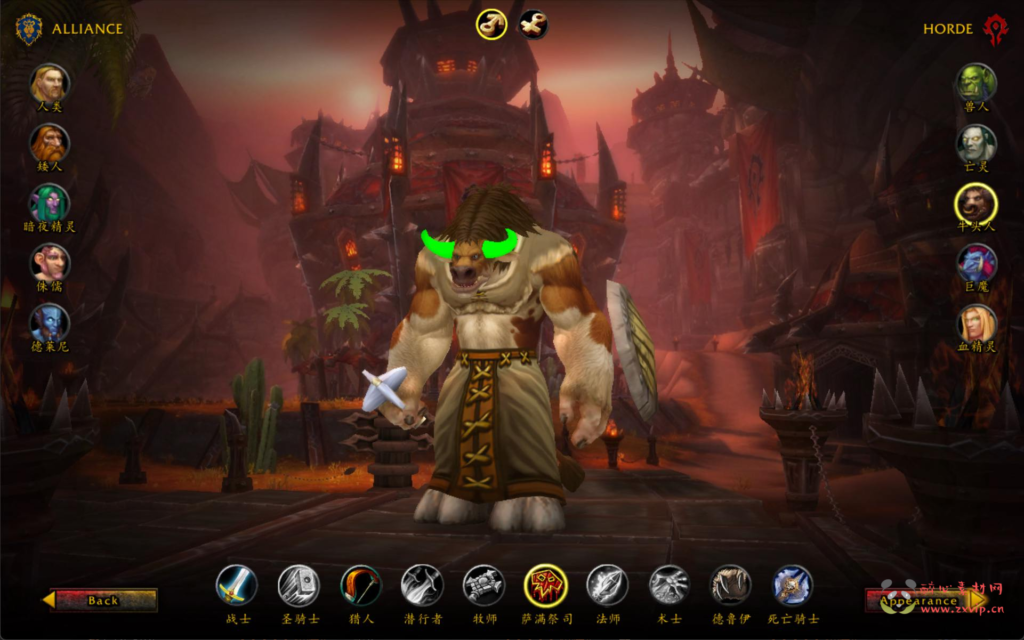Choose the Hunter (猎人) class icon
1024x640 pixels.
(x=360, y=585)
